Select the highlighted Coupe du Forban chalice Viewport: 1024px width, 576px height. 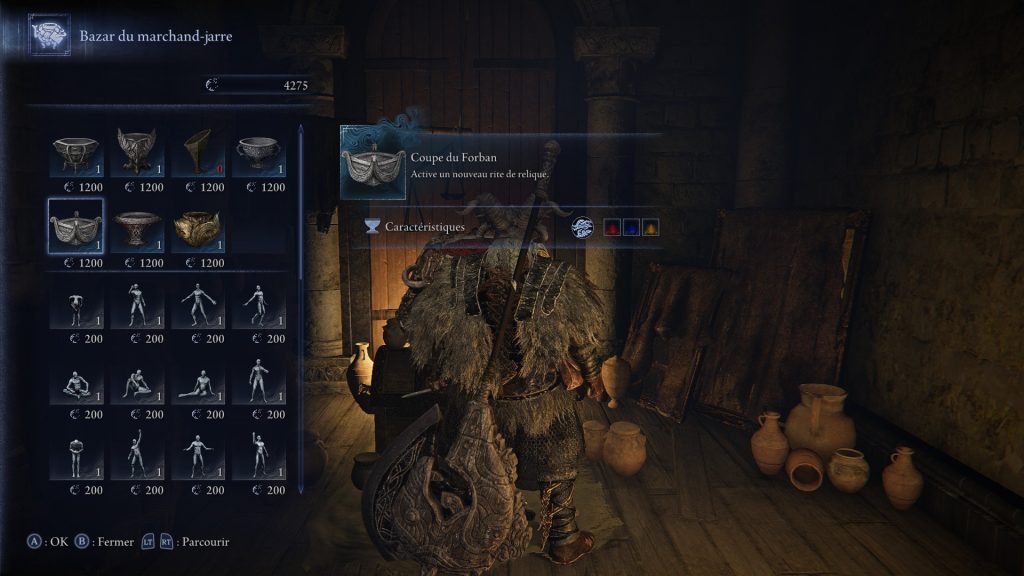[76, 227]
